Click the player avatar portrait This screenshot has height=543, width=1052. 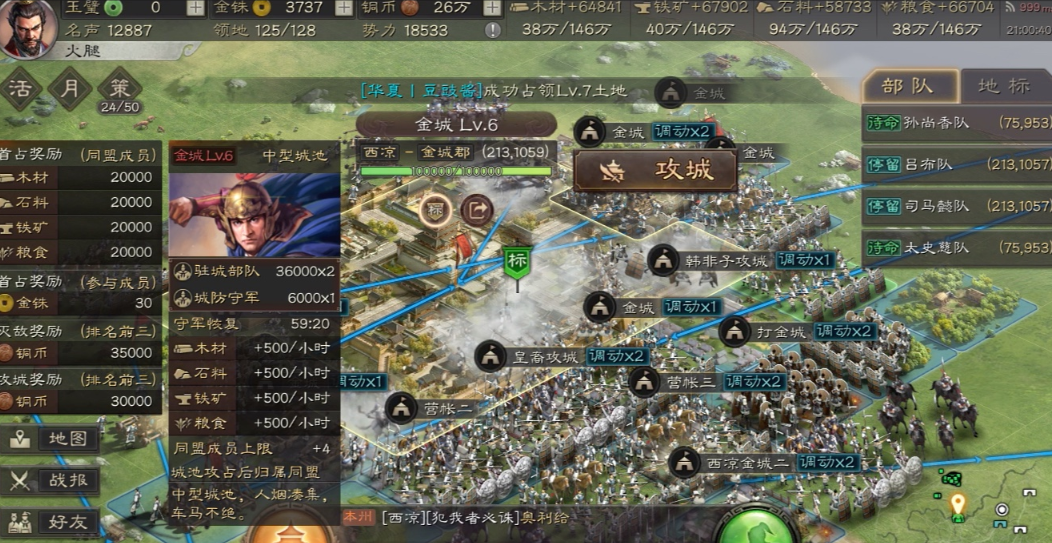(x=28, y=29)
